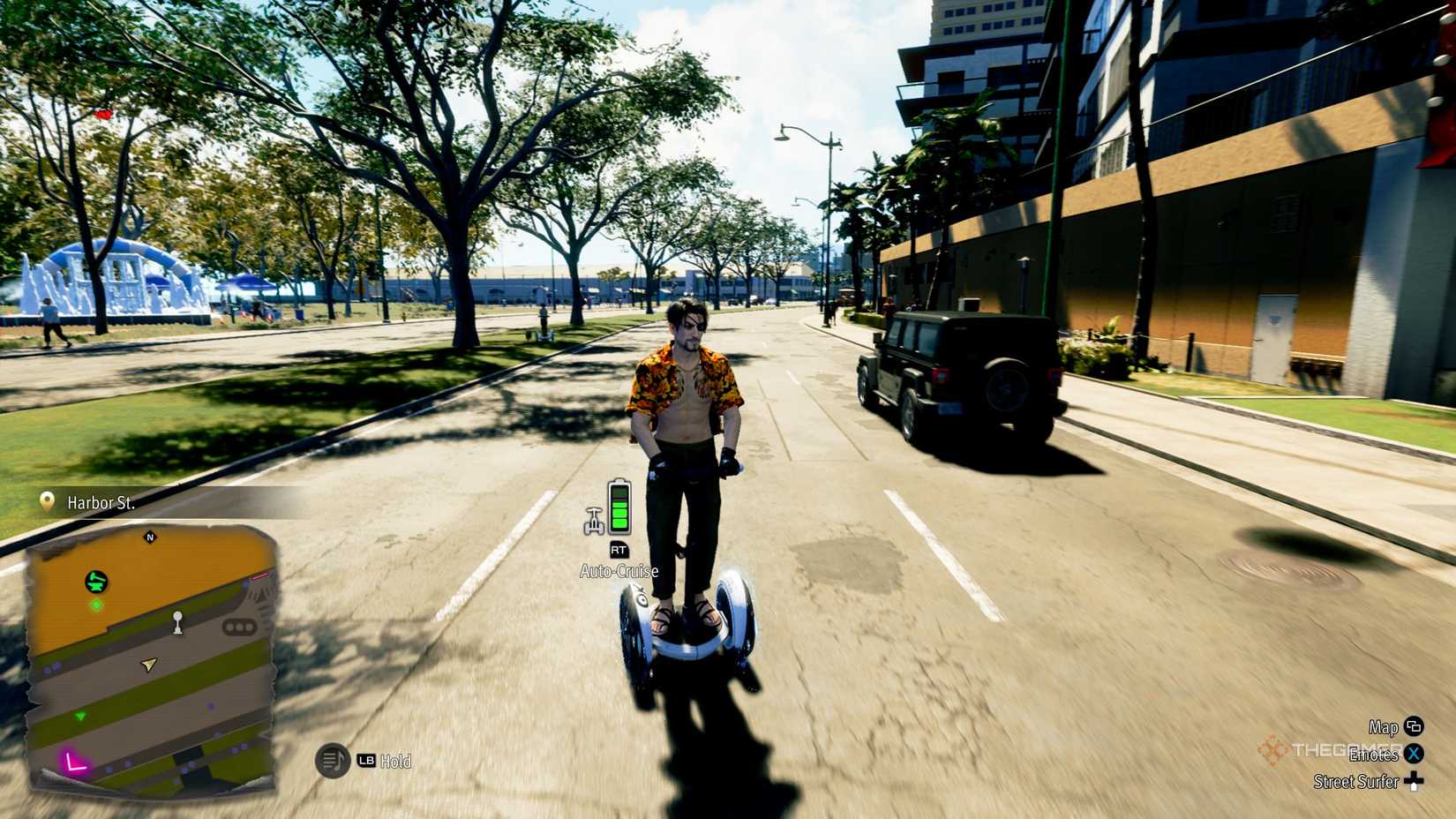This screenshot has width=1456, height=819.
Task: Click the d-pad icon next to Street Surfer
Action: click(1414, 780)
